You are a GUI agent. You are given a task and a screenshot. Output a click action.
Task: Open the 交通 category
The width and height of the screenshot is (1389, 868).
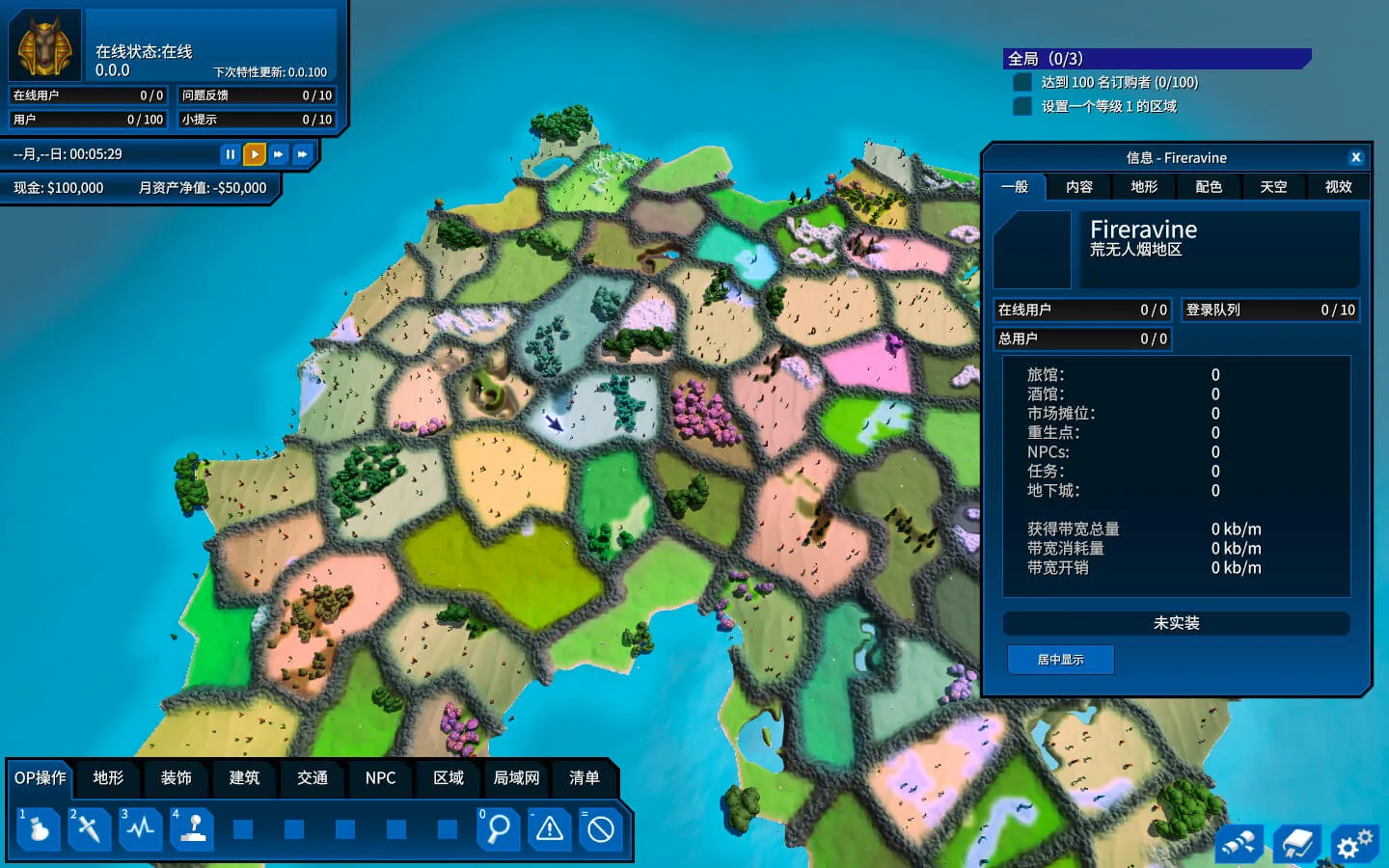point(313,778)
